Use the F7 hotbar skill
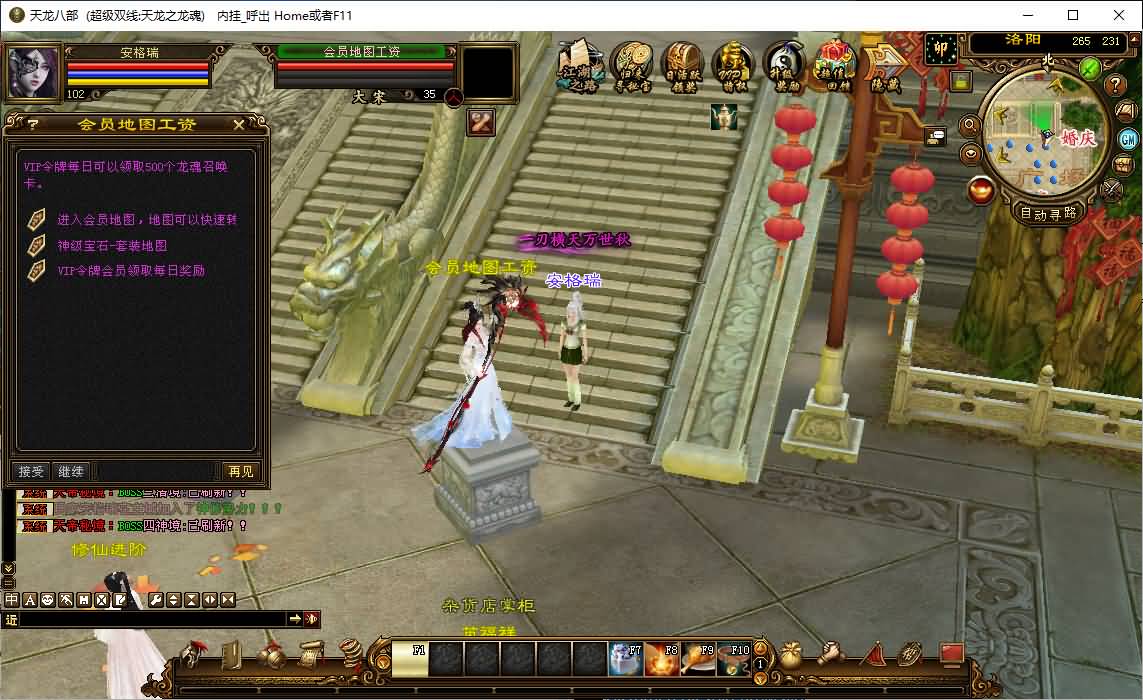Viewport: 1143px width, 700px height. coord(626,659)
